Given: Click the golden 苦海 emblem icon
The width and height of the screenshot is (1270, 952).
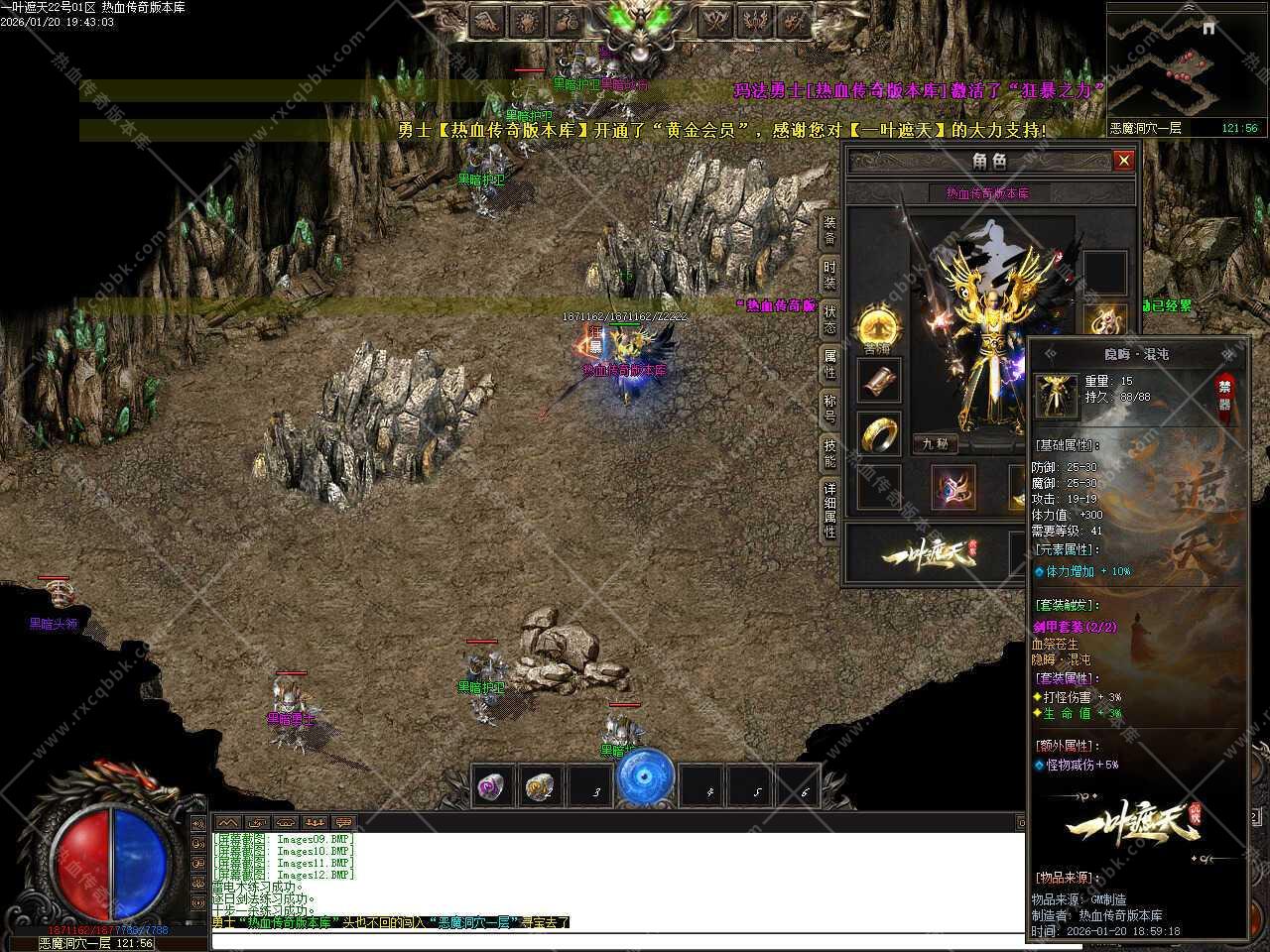Looking at the screenshot, I should tap(877, 325).
